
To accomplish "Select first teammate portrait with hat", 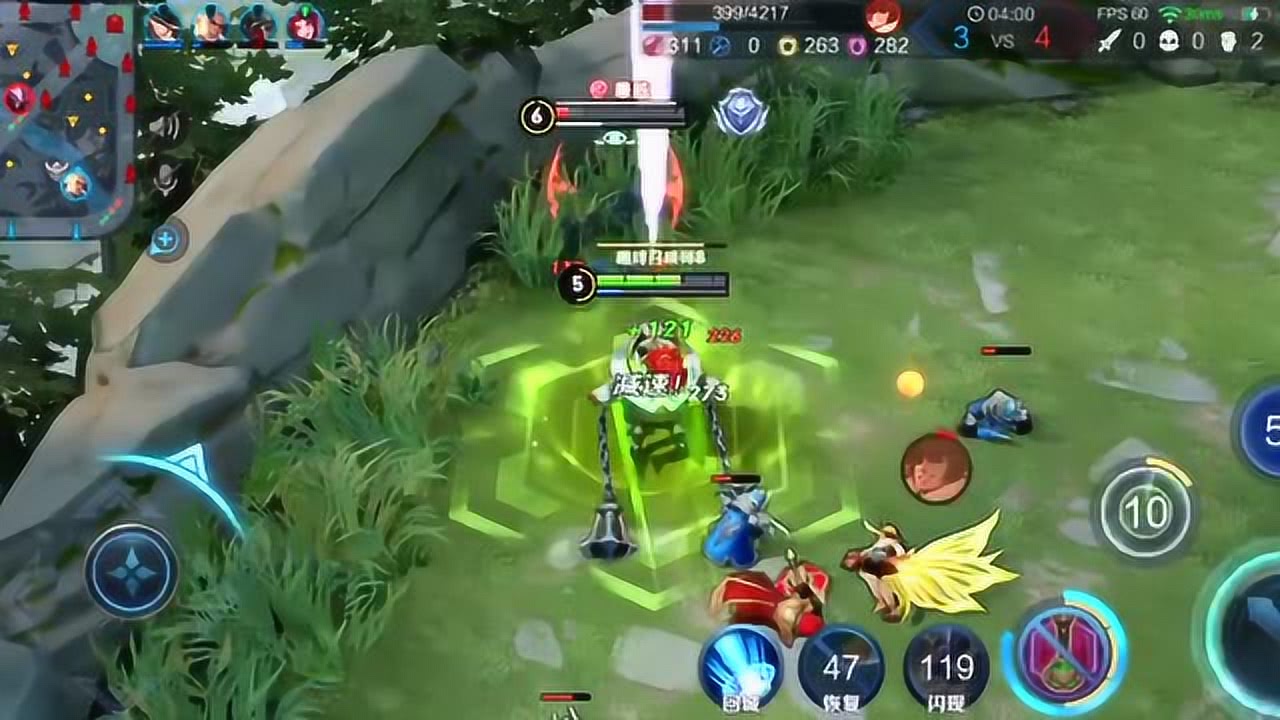I will (162, 24).
